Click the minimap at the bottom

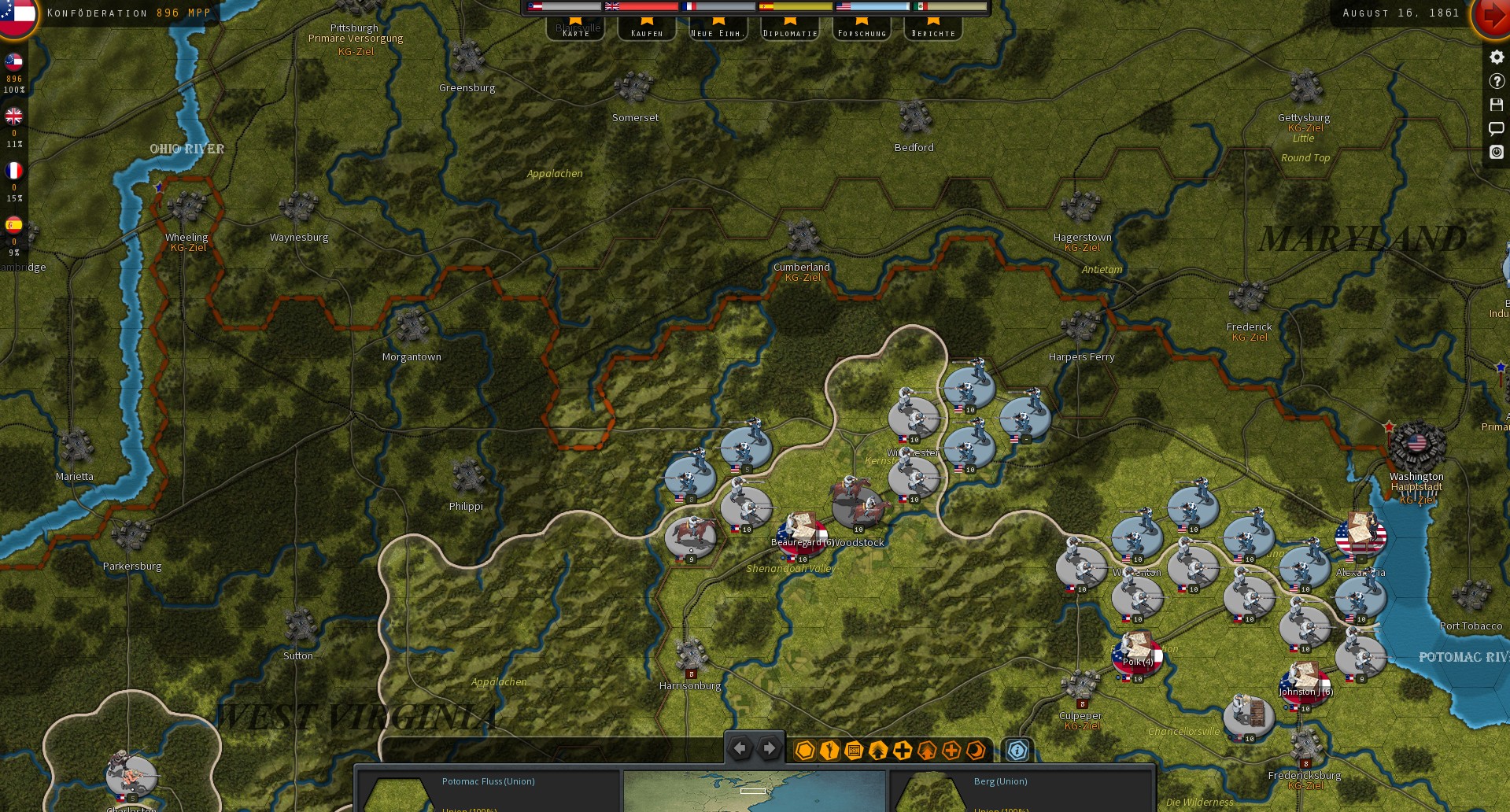tap(755, 791)
